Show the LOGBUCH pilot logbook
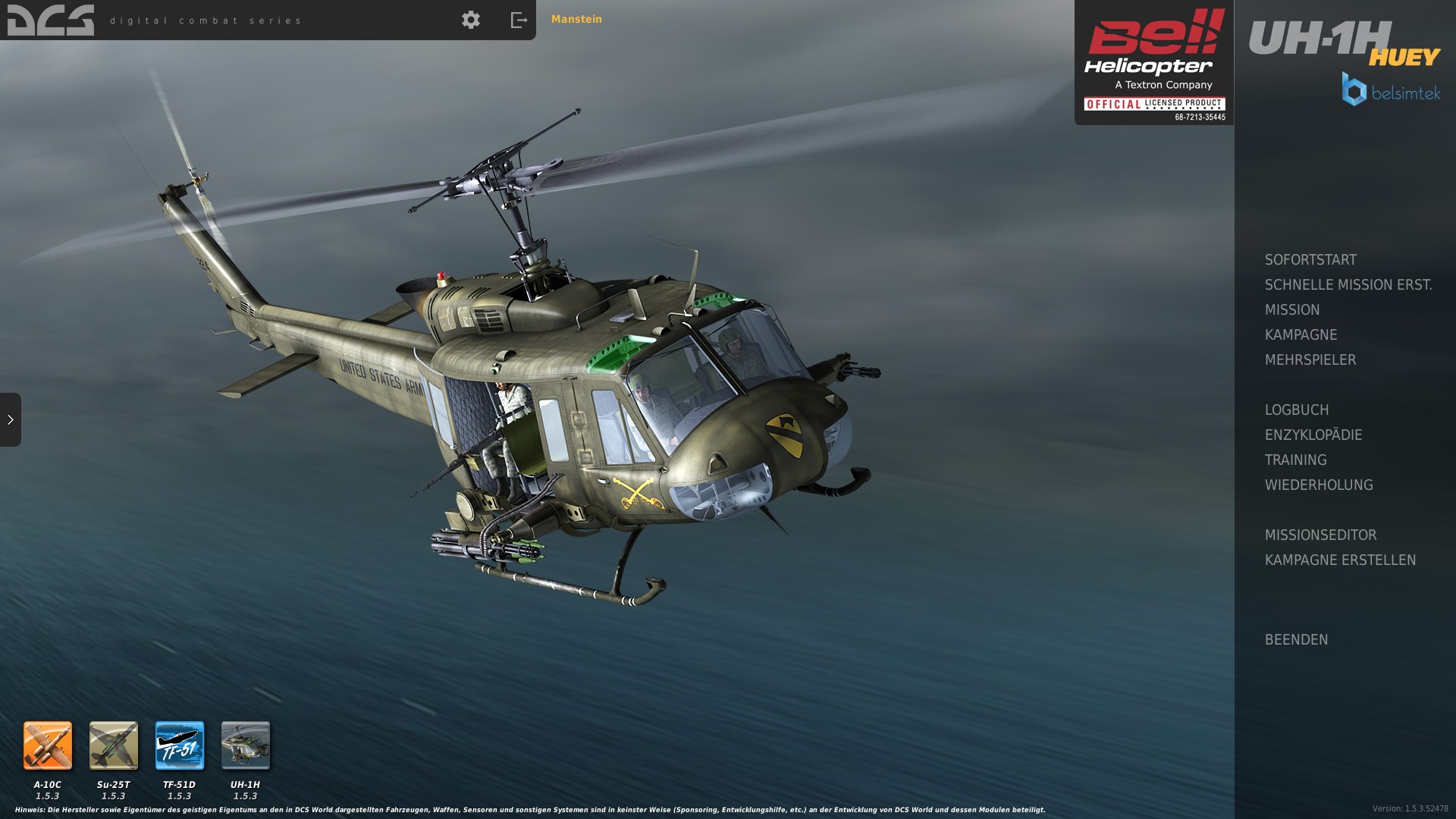Screen dimensions: 1456x819 [1296, 410]
